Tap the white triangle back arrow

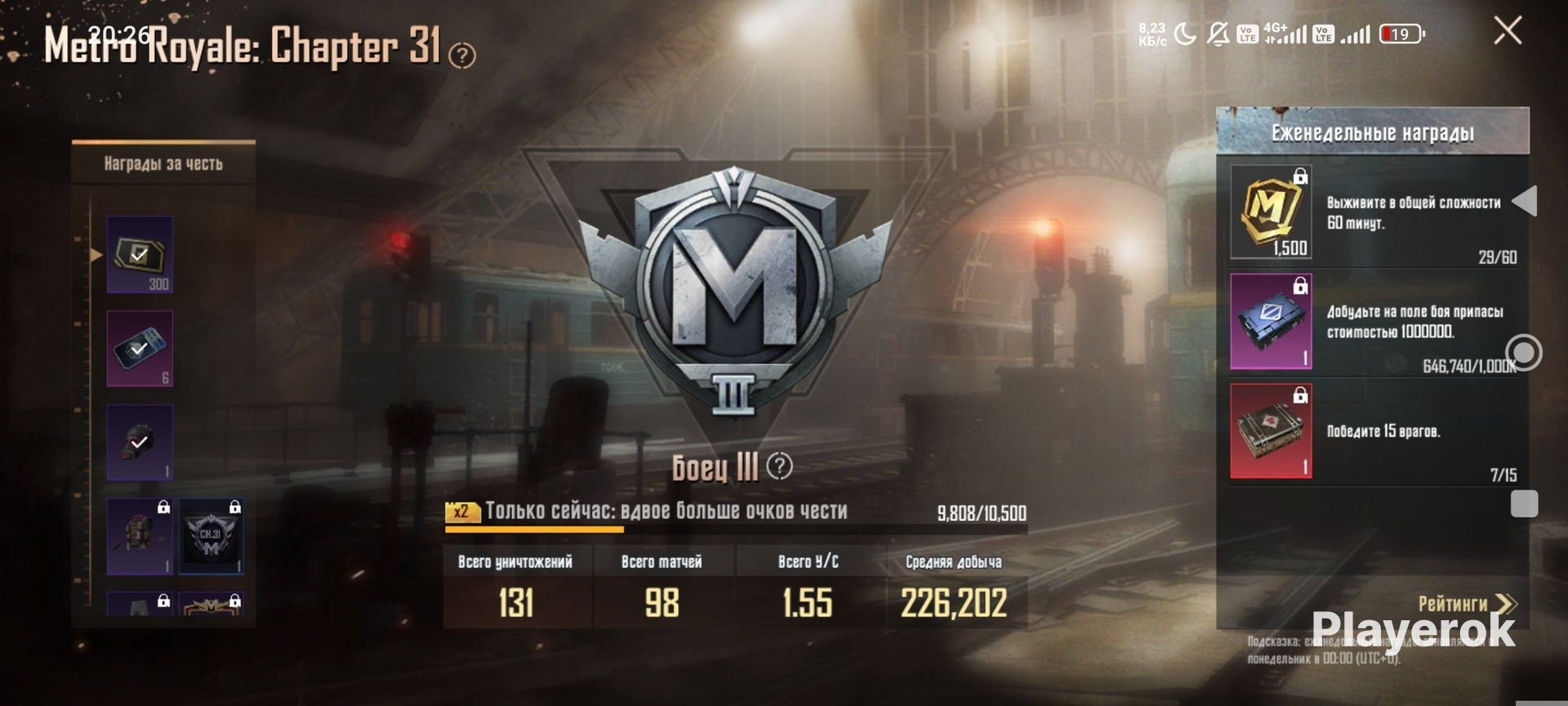pos(1525,201)
